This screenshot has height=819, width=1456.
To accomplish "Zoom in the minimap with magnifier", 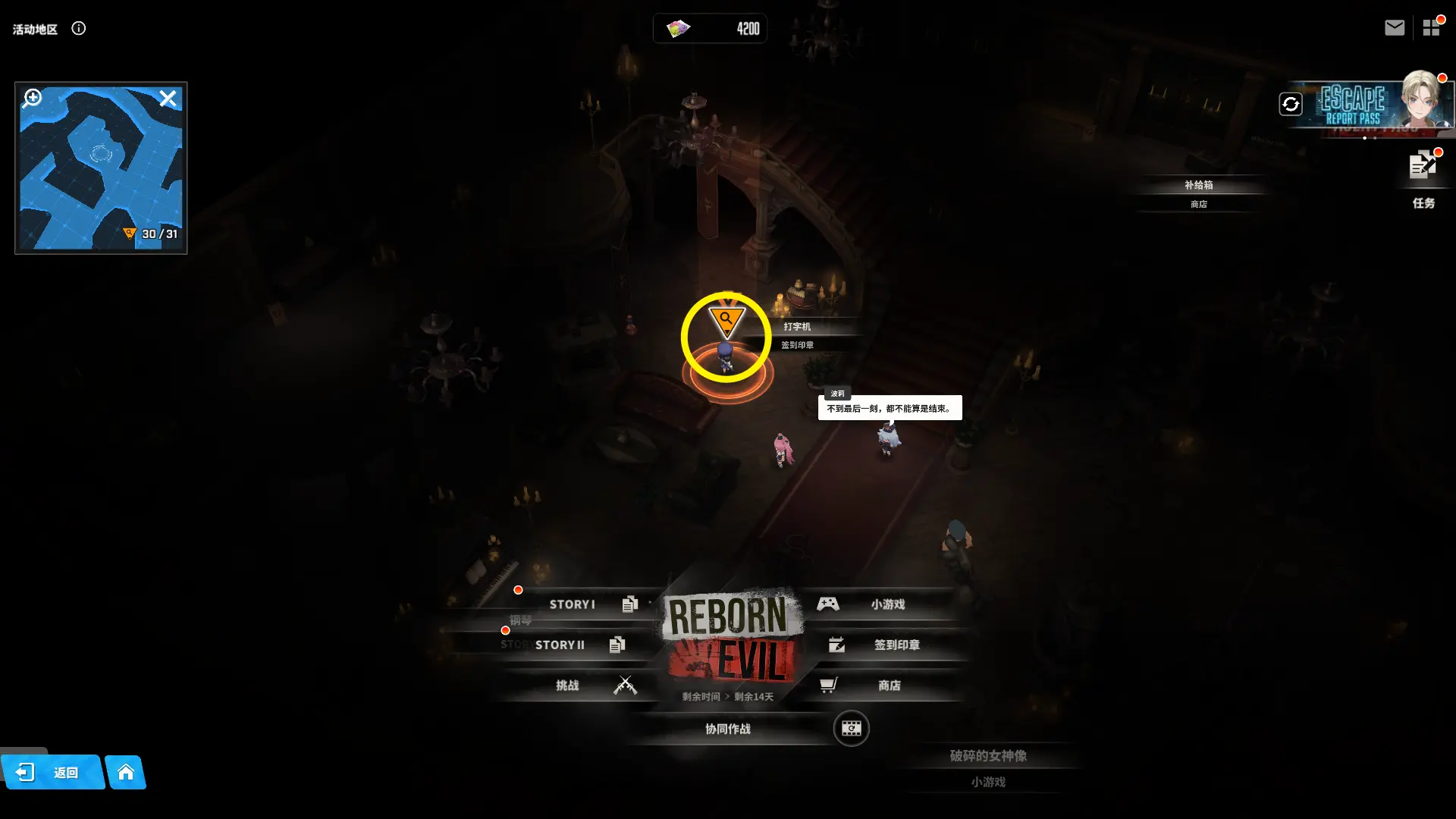I will point(33,98).
